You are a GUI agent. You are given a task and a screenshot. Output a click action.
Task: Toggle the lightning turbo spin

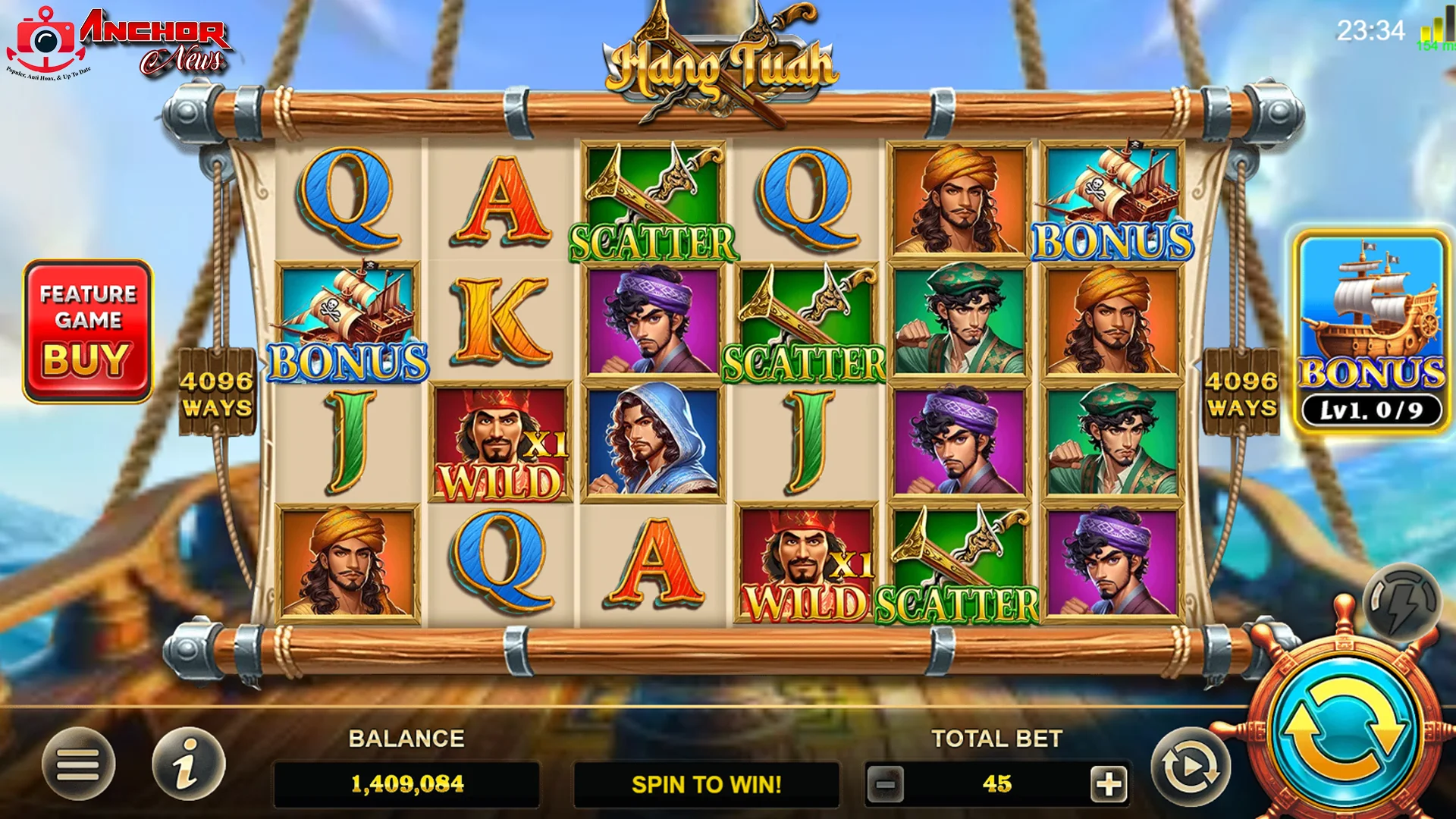[x=1401, y=604]
